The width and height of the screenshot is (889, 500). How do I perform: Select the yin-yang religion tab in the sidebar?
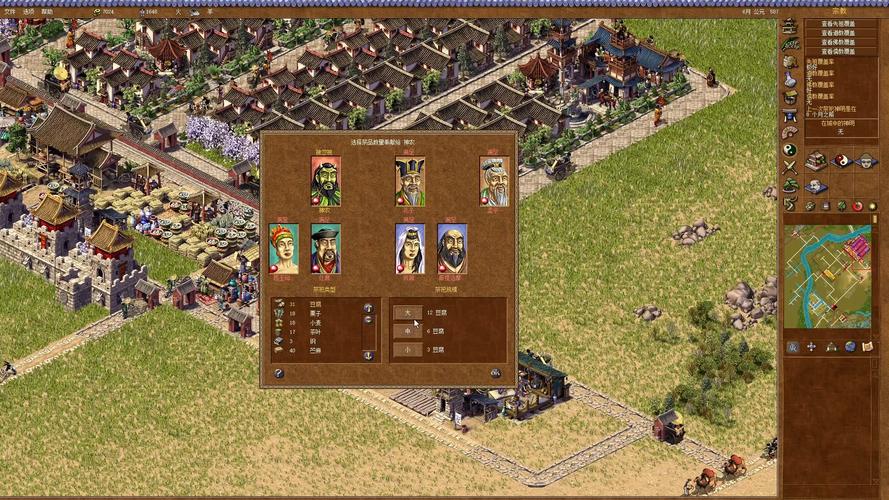click(790, 149)
